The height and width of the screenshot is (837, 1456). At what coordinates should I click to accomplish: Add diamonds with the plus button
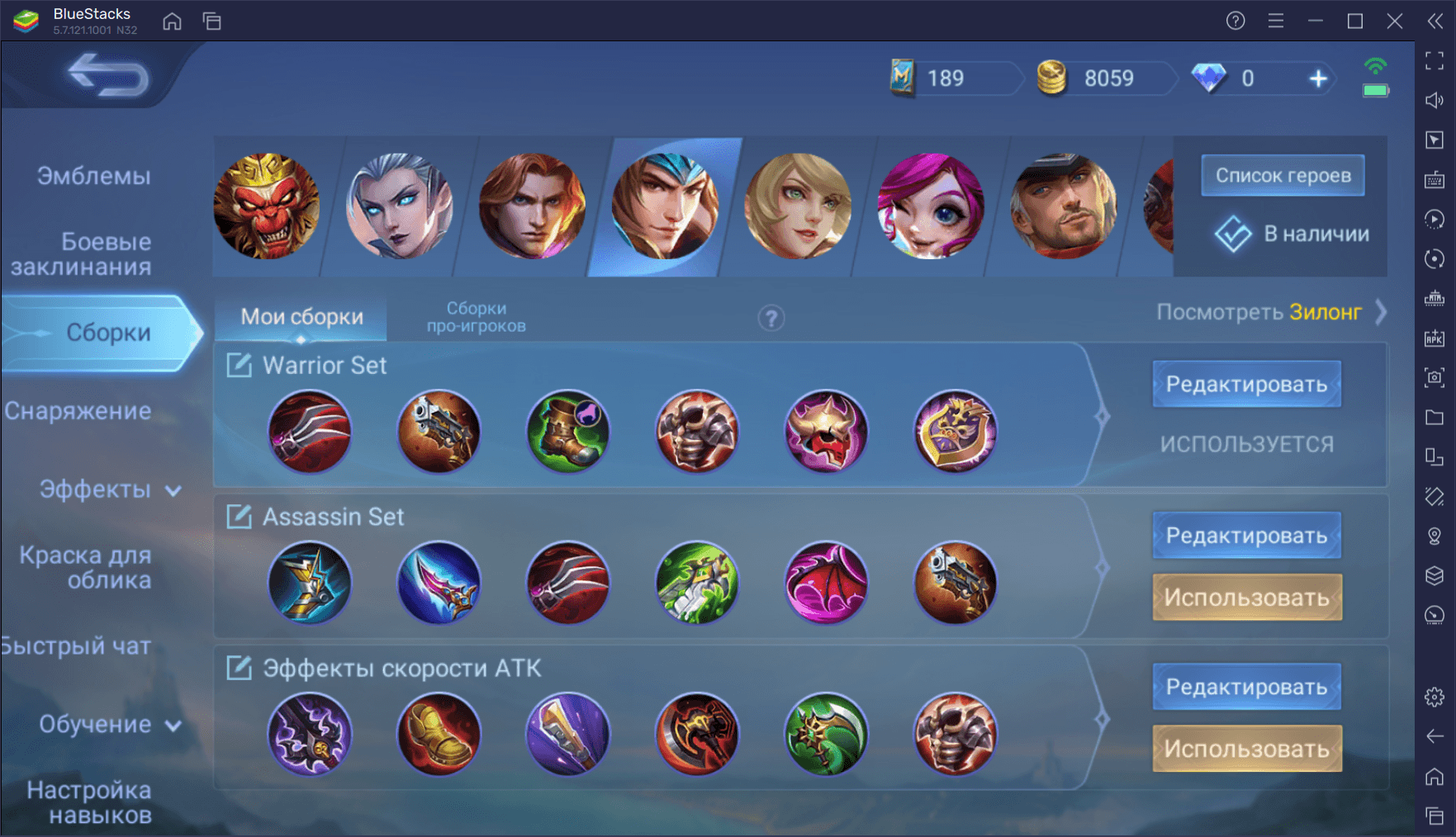coord(1318,78)
